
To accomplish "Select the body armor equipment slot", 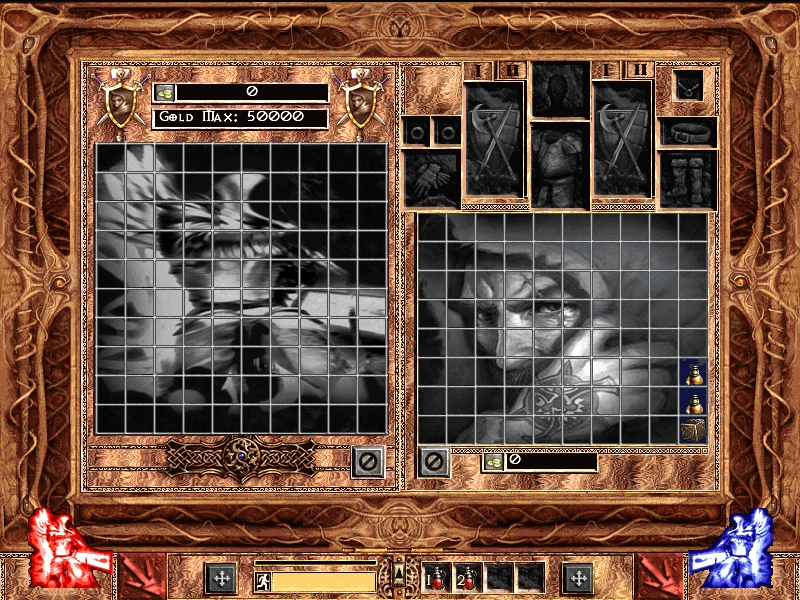I will 558,163.
